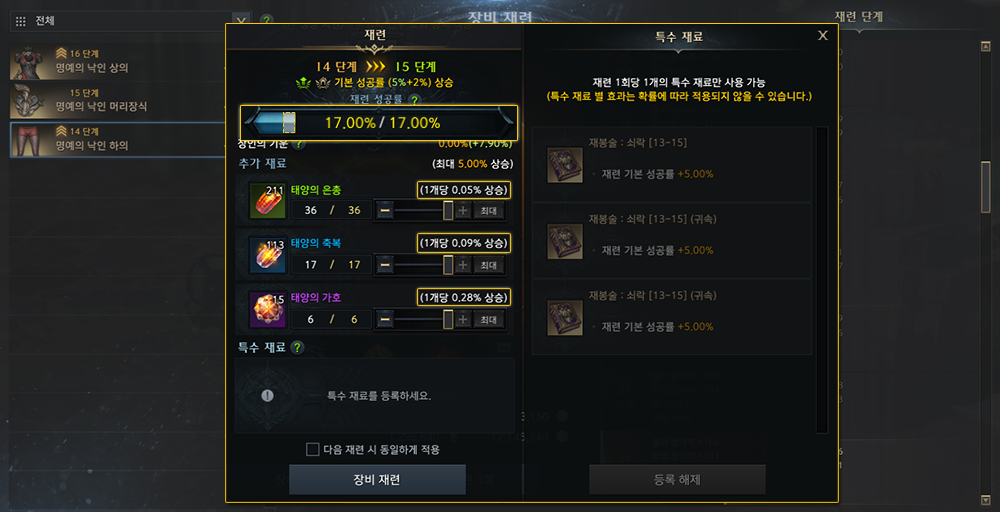Decrease 태양의 은총 amount with minus button
This screenshot has width=1000, height=512.
pos(385,210)
